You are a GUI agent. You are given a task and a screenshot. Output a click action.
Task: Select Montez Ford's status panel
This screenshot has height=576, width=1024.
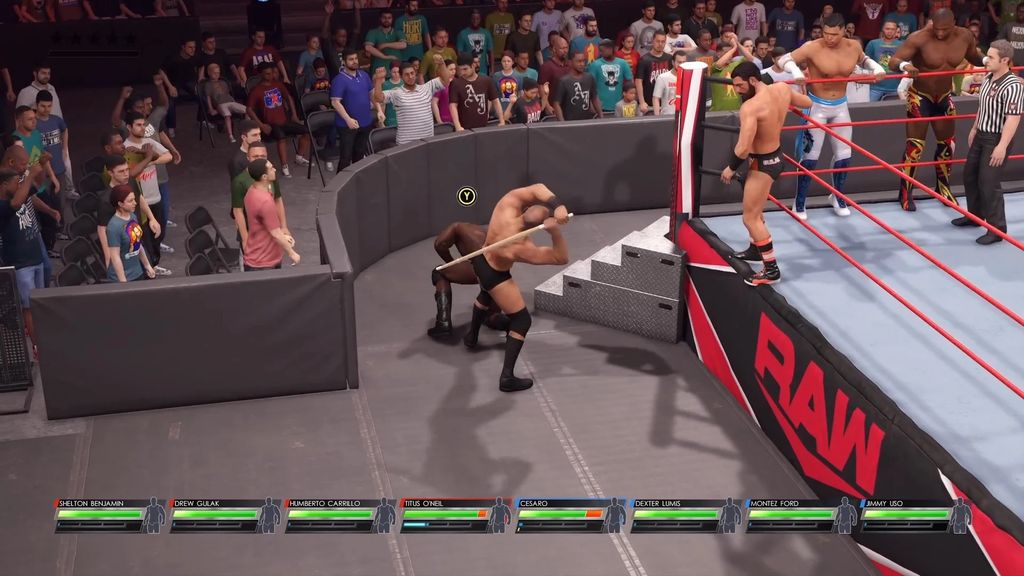click(801, 515)
